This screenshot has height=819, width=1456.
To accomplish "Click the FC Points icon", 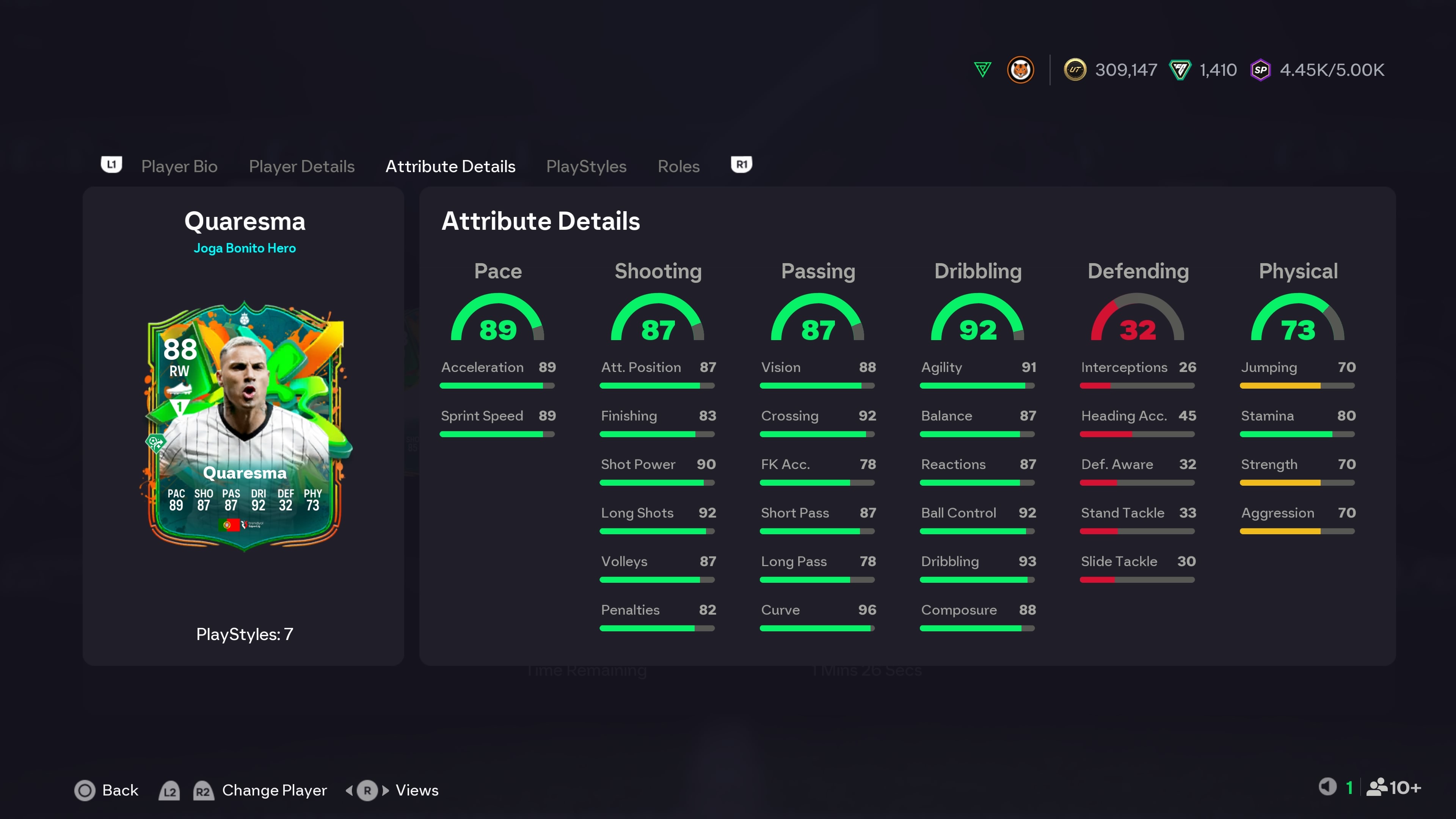I will click(x=1181, y=70).
